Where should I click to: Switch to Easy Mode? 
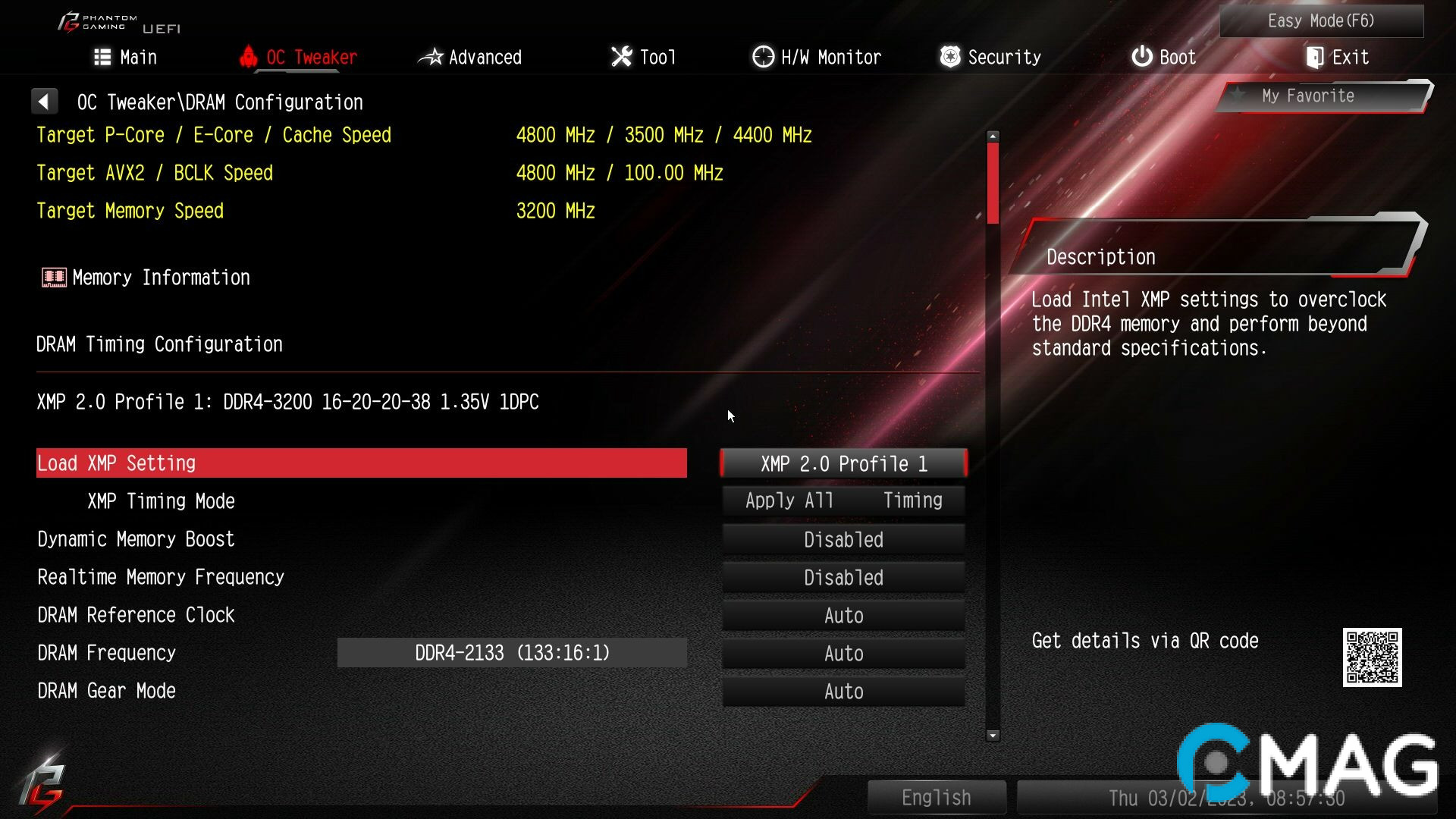1320,20
